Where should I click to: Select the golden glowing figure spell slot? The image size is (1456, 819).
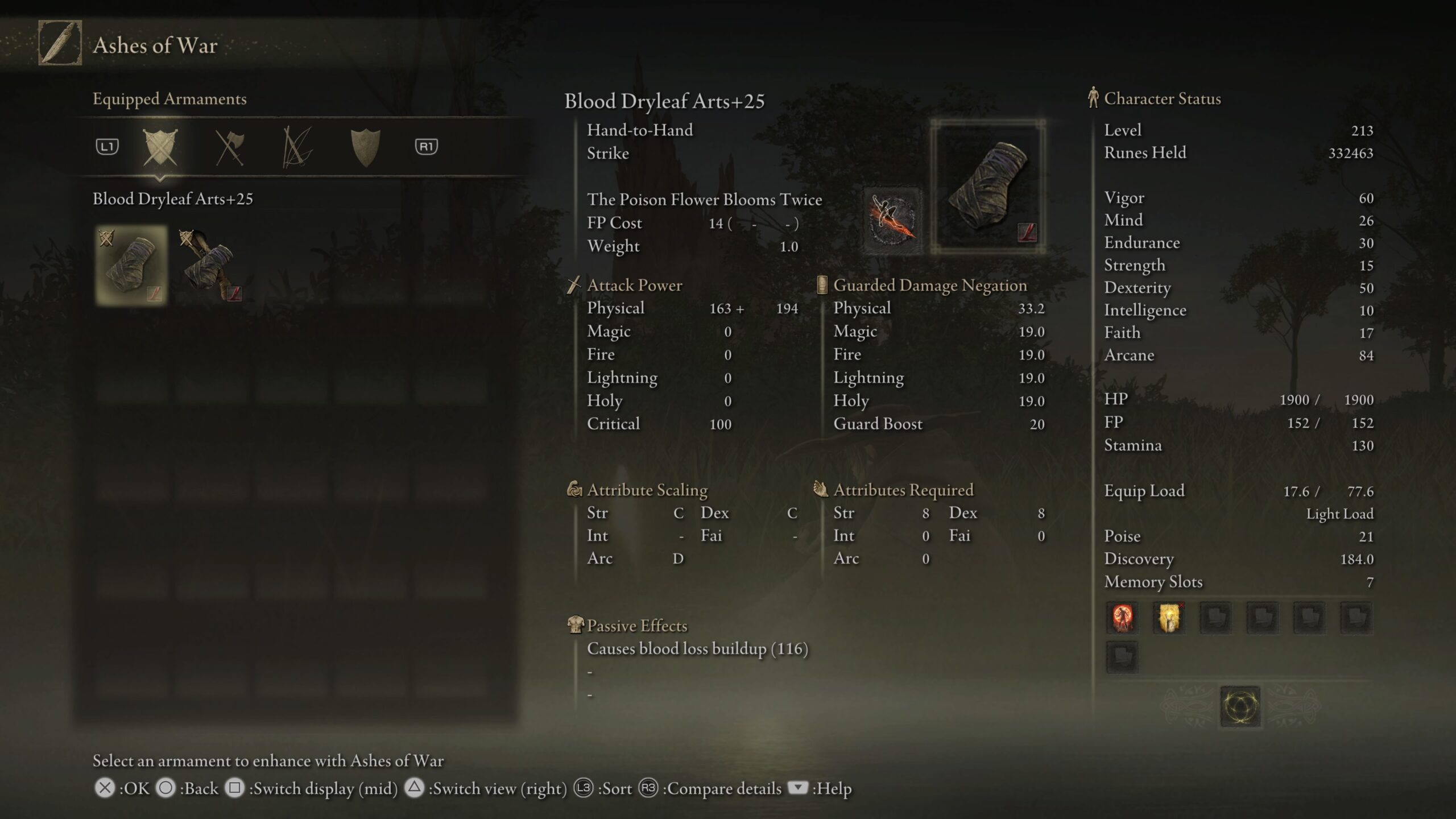click(1169, 618)
